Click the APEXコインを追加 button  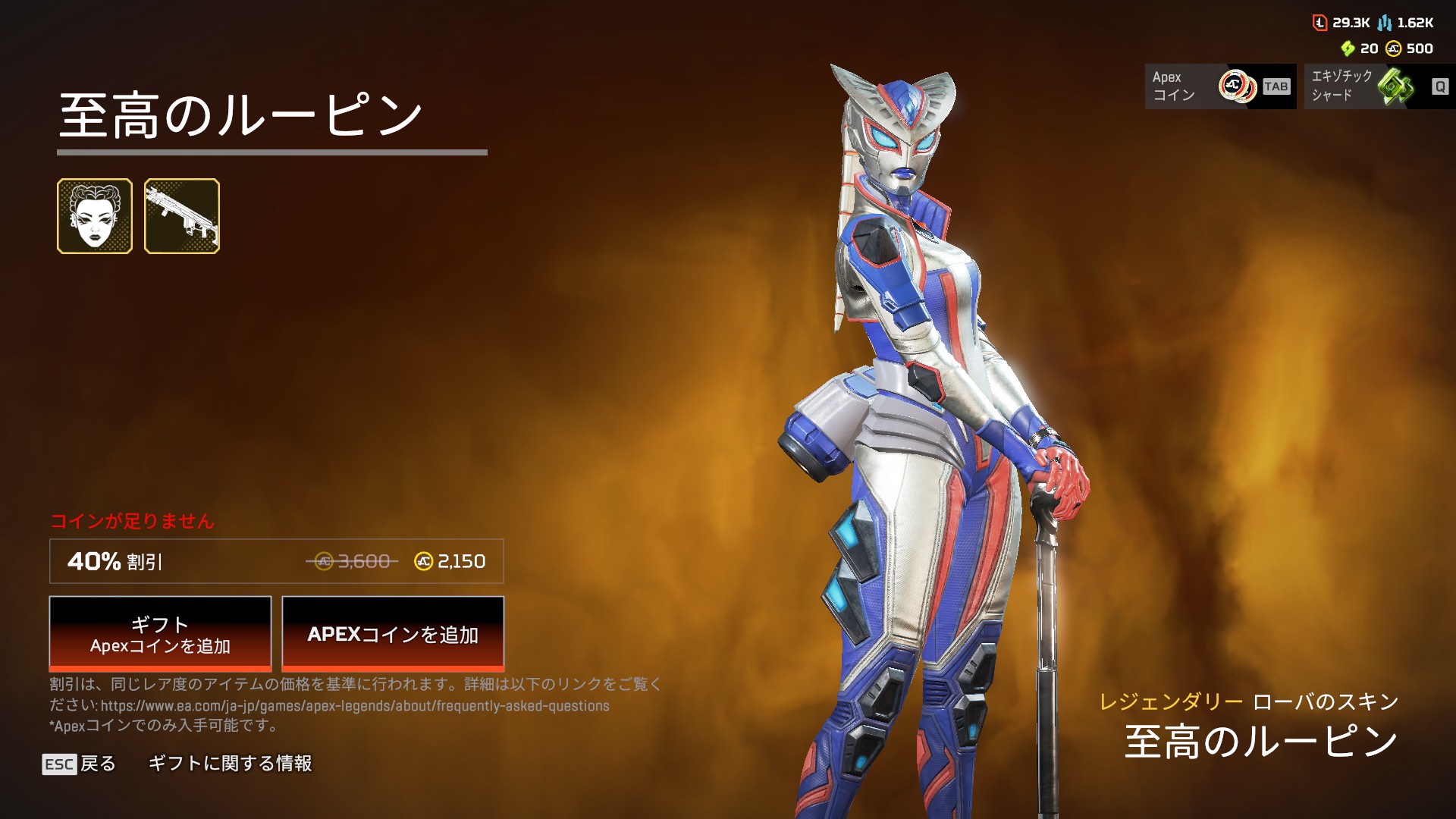pos(393,634)
